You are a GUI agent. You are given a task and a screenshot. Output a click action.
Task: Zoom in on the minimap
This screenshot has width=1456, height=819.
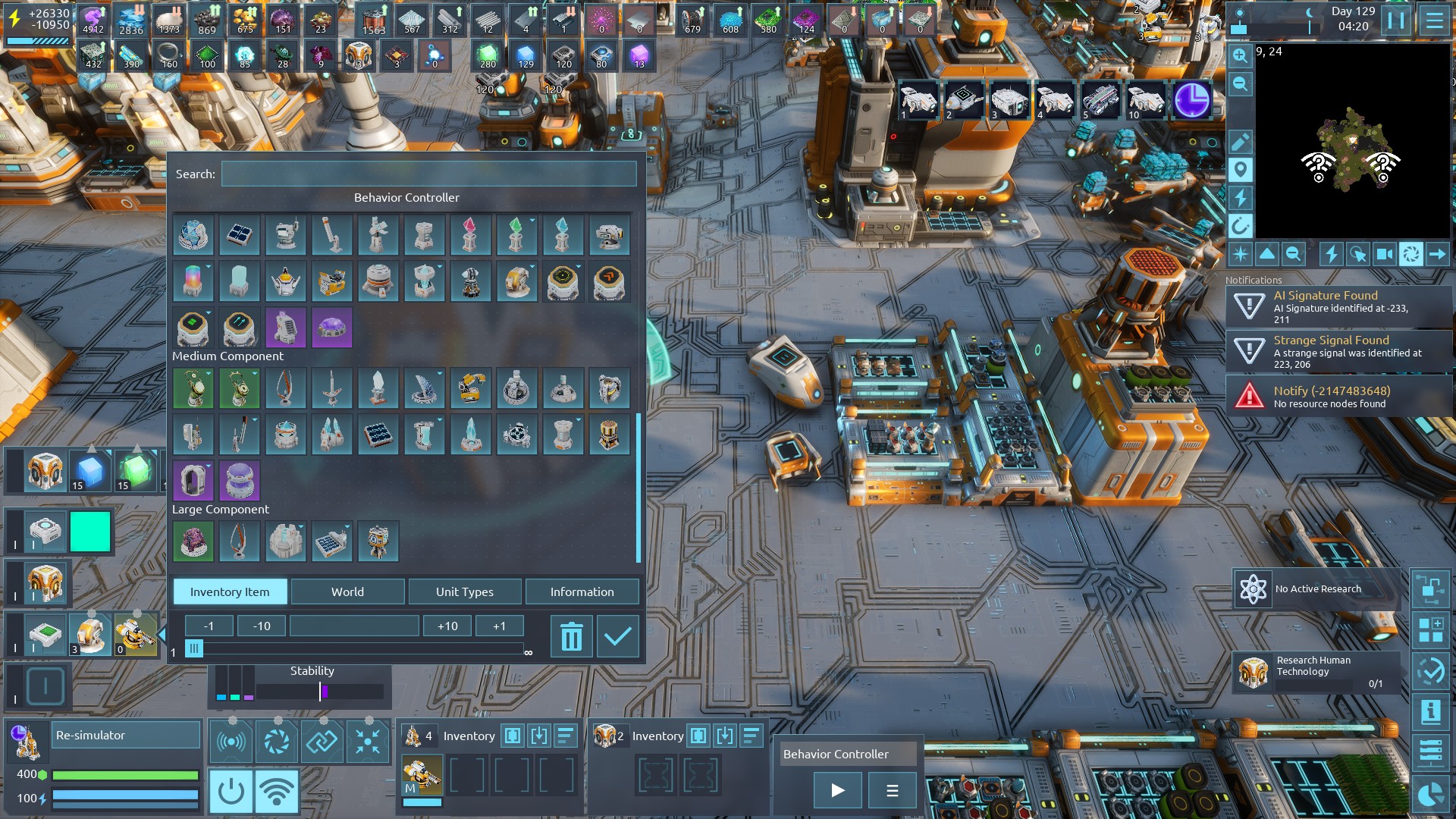click(x=1240, y=55)
